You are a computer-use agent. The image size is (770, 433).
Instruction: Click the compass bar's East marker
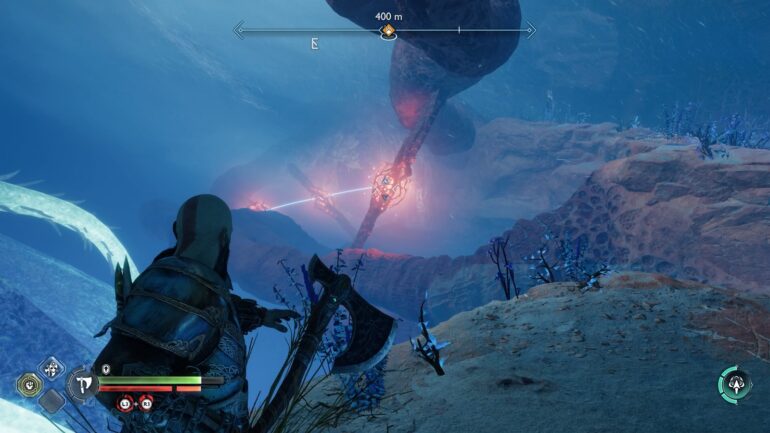315,44
